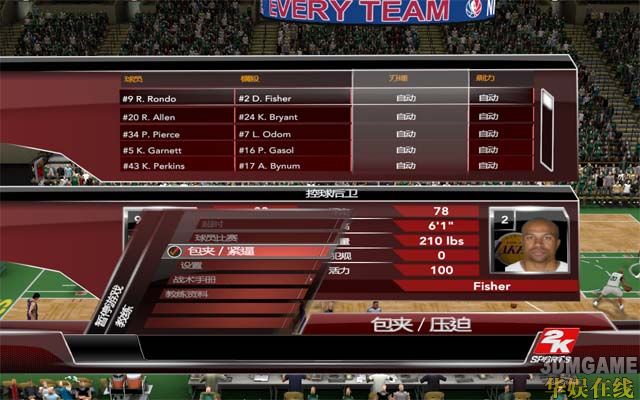Click the Fisher player portrait

(527, 243)
